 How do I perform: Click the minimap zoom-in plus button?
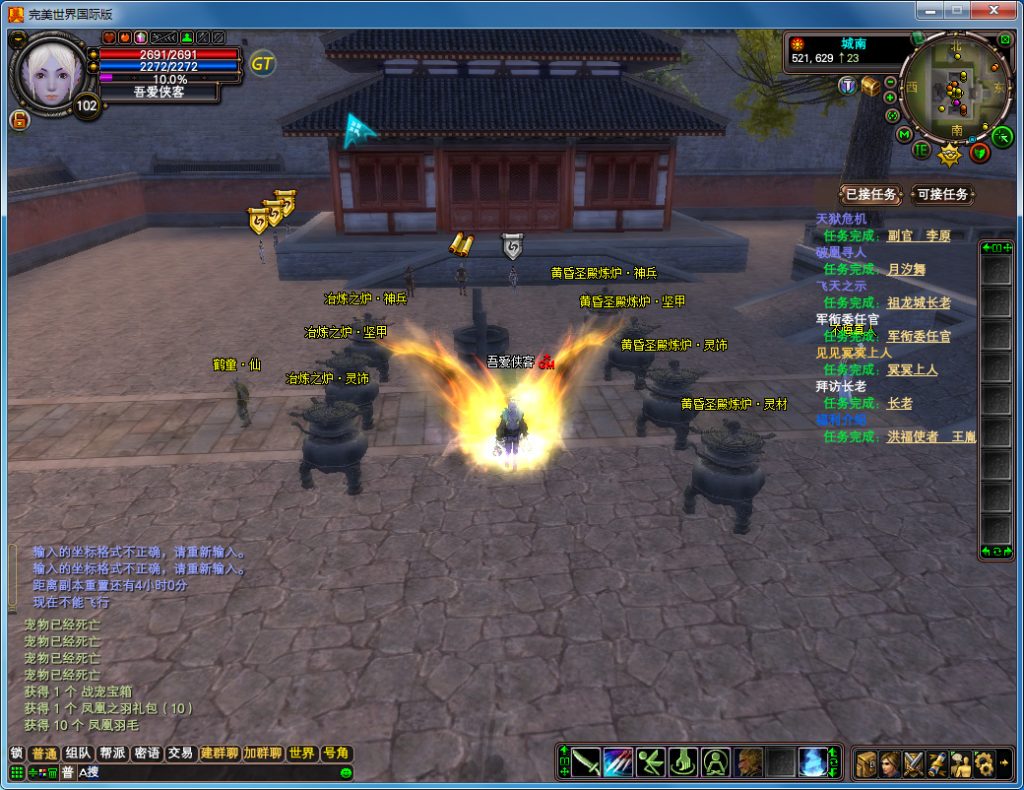890,97
